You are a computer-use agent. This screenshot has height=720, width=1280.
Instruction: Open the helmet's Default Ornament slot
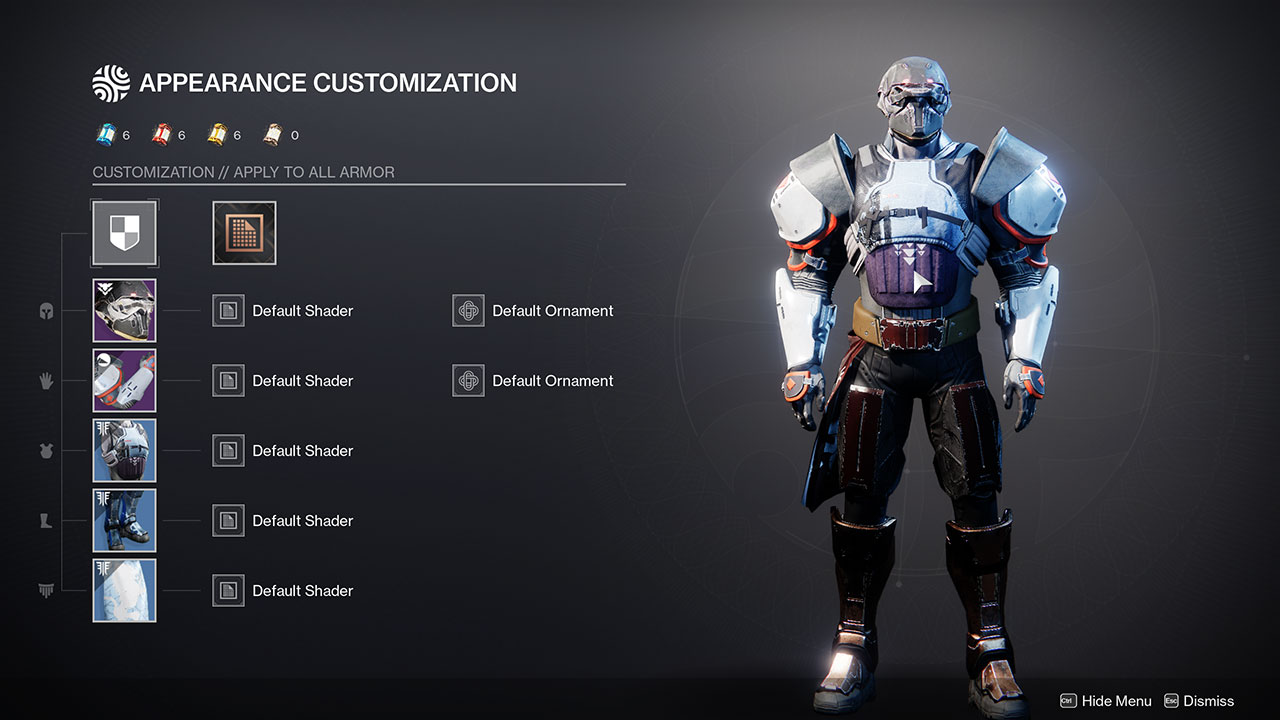(x=469, y=311)
